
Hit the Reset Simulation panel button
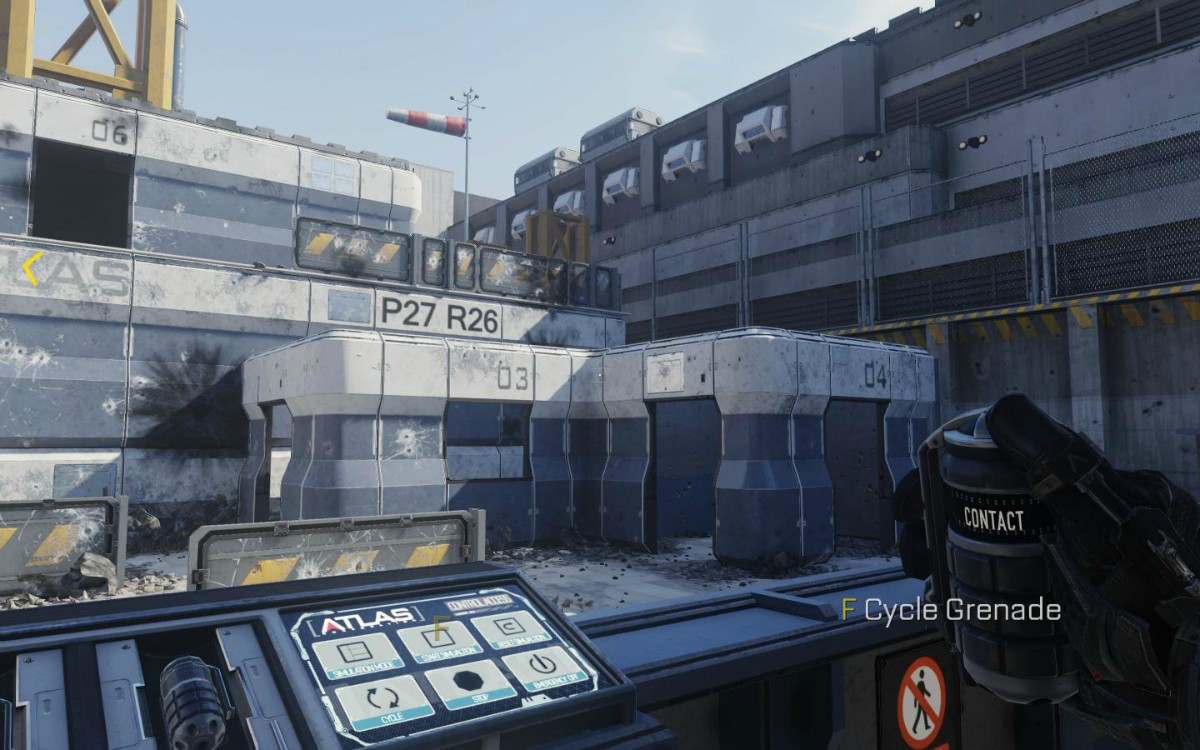(511, 628)
